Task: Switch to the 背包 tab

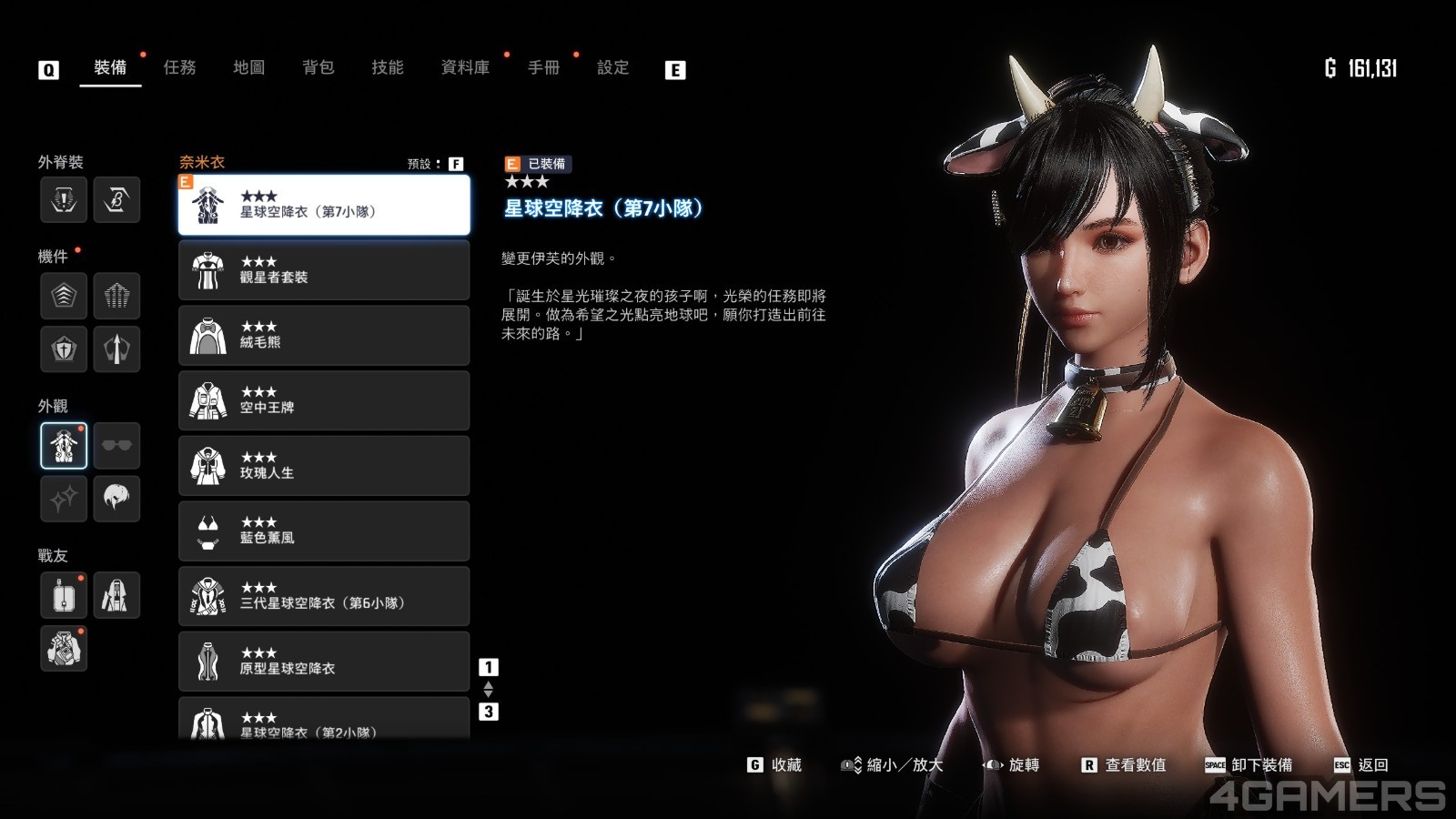Action: (x=318, y=67)
